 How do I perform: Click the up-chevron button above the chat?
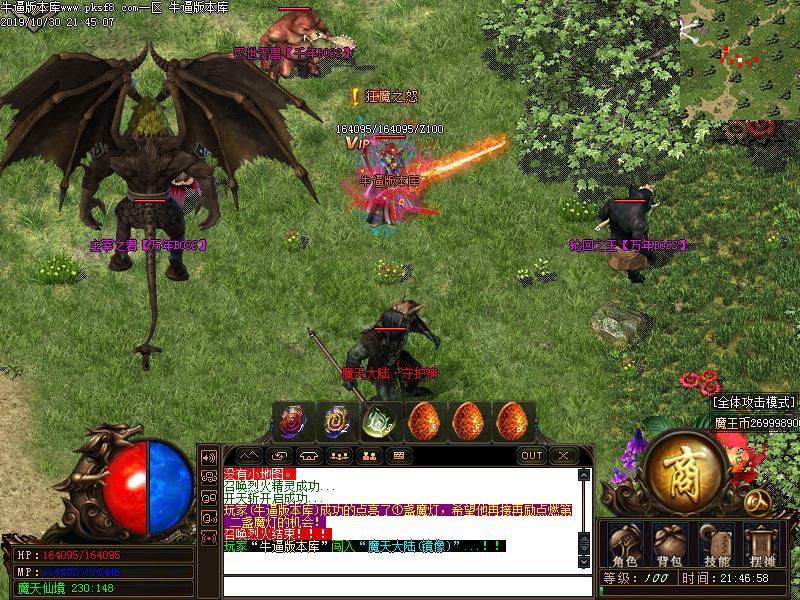click(249, 456)
